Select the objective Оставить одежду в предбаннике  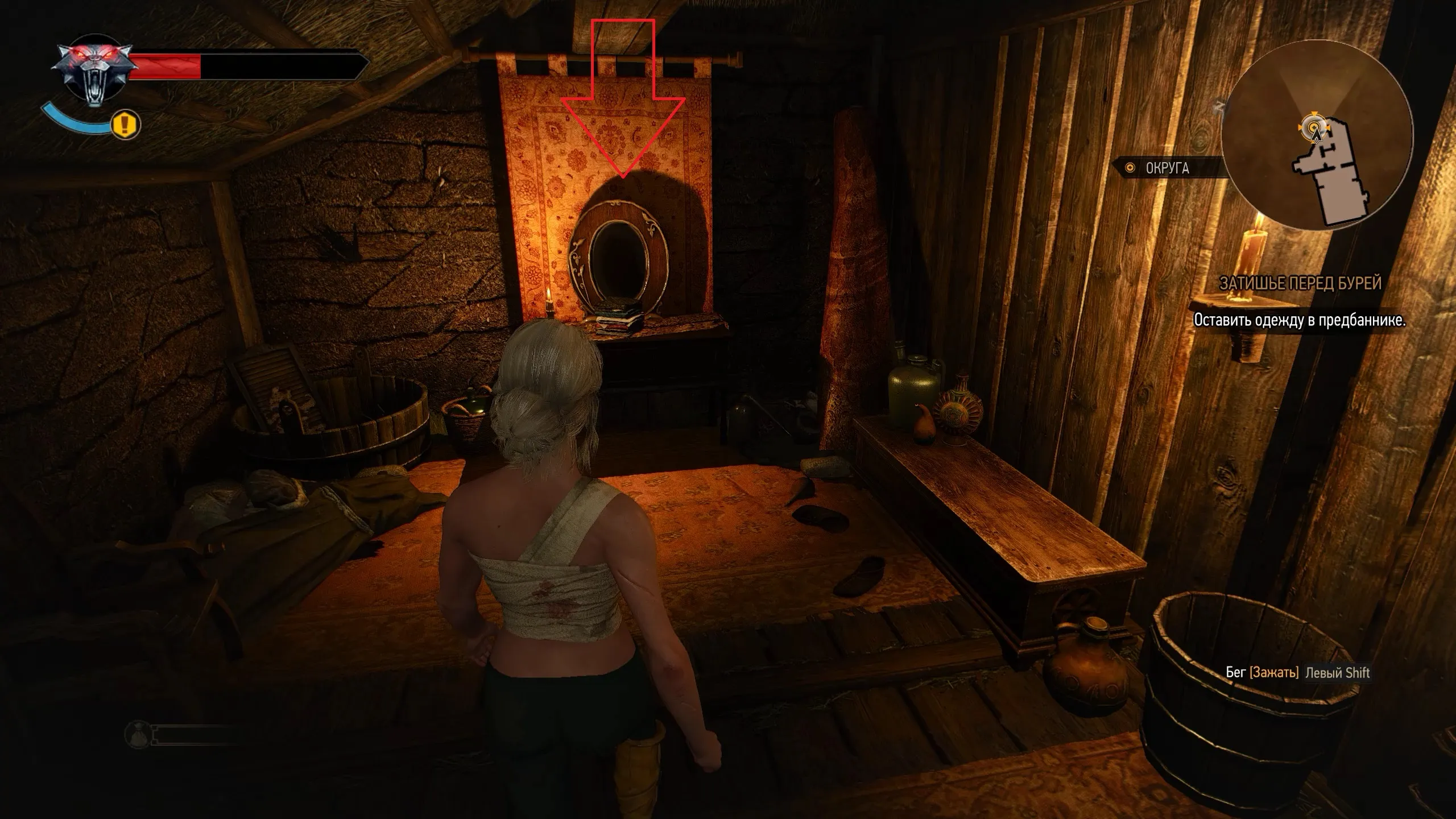(x=1299, y=320)
